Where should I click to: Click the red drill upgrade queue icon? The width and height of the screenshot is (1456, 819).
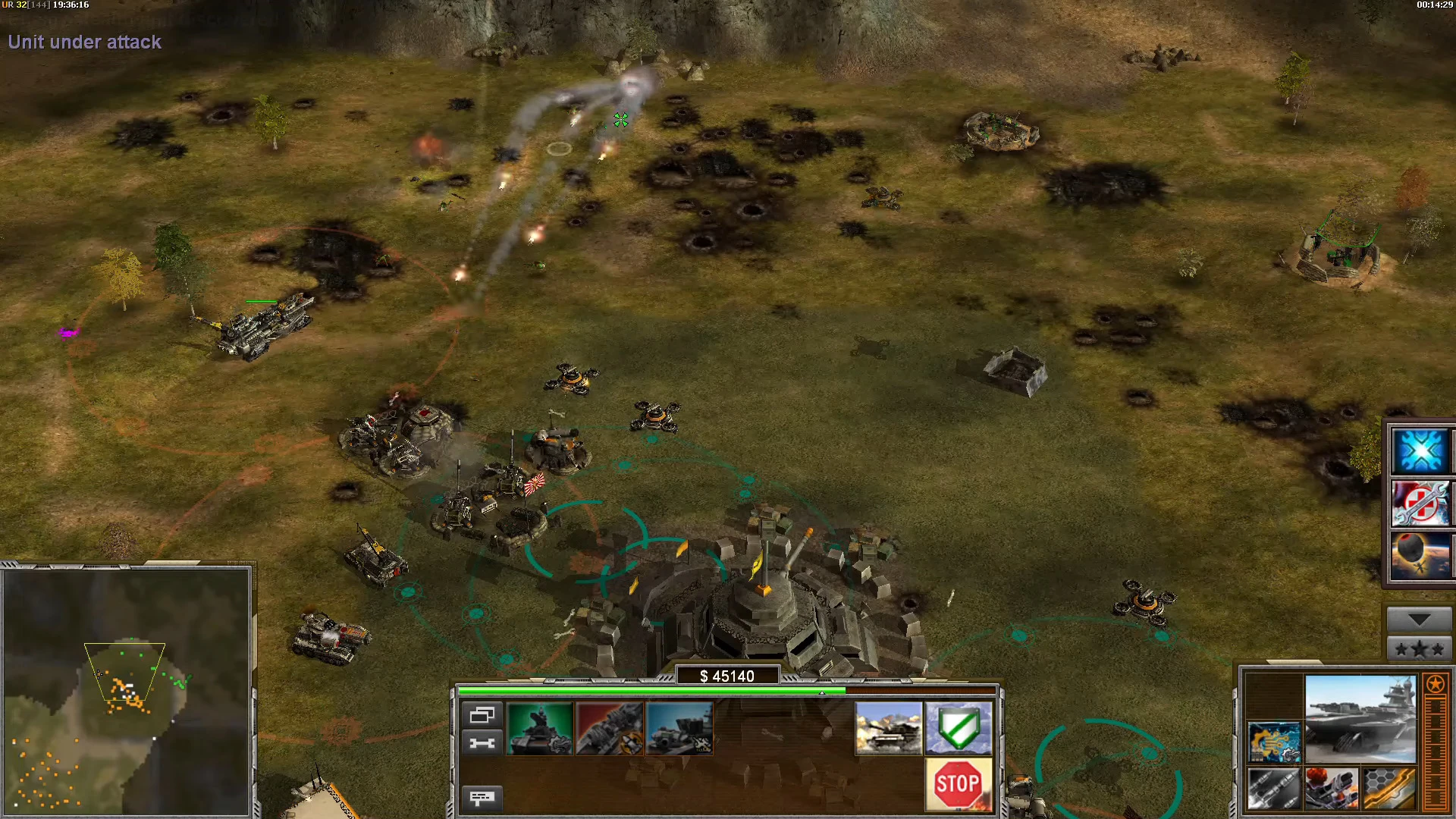(x=608, y=728)
